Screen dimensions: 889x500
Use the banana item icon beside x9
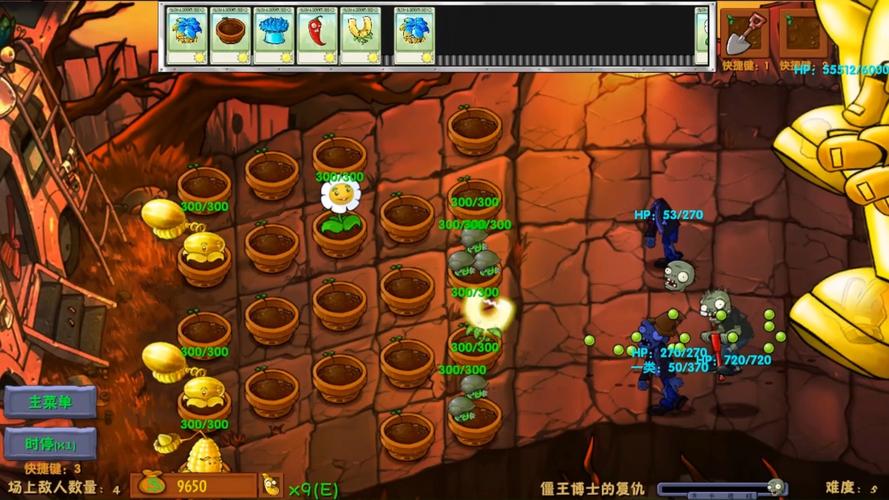click(270, 486)
